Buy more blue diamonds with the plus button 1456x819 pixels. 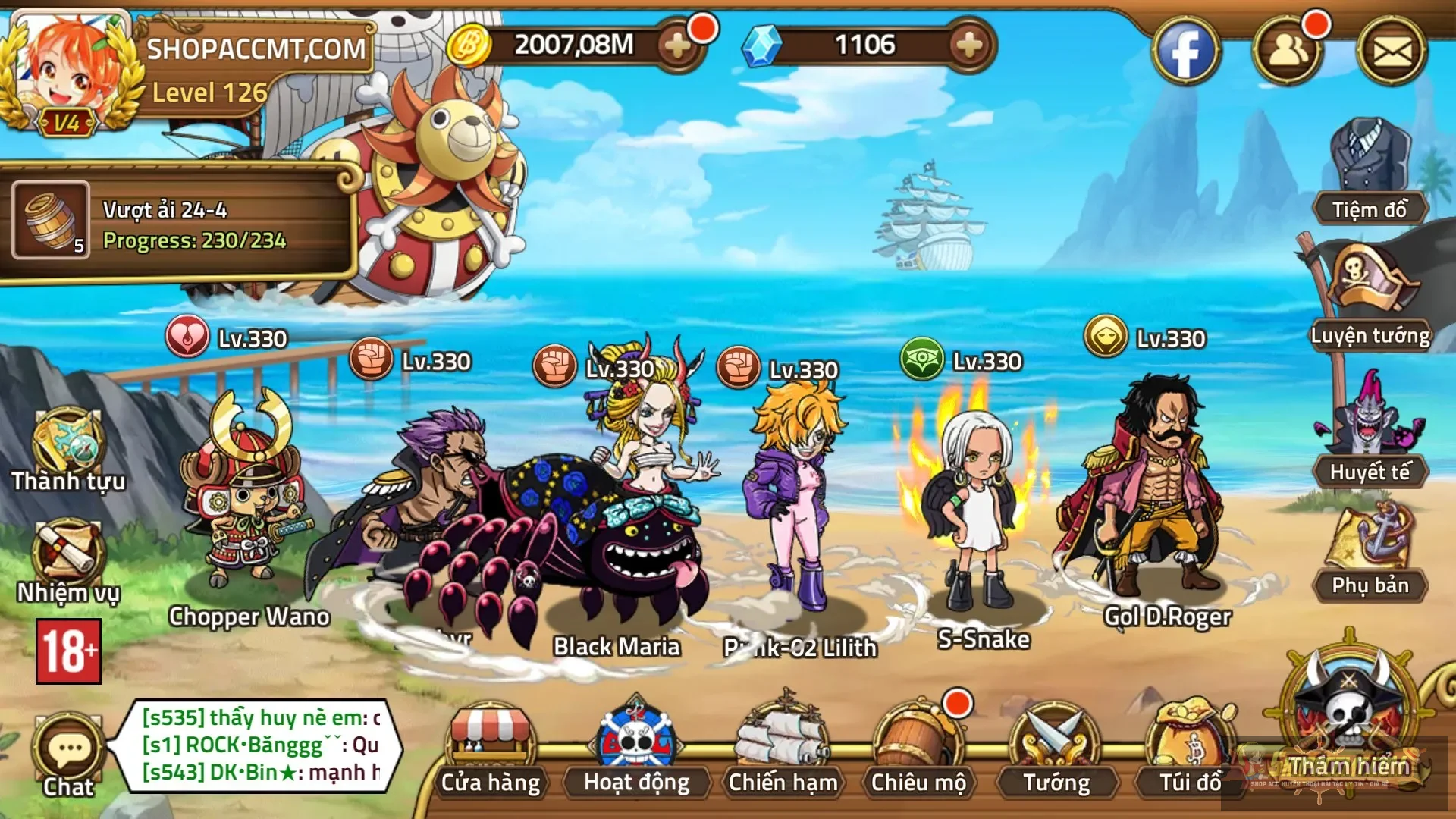[x=968, y=46]
